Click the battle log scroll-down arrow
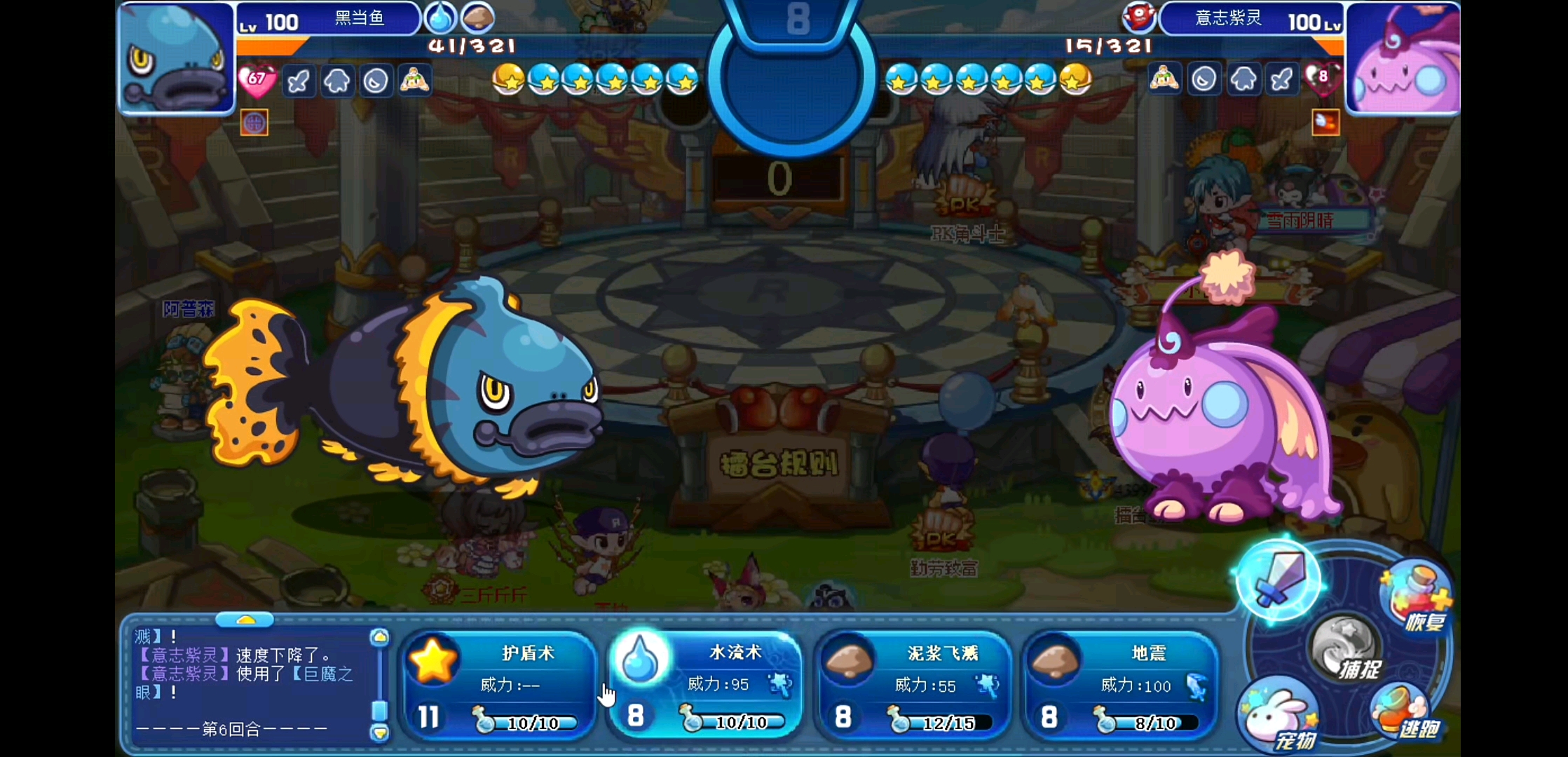The image size is (1568, 757). pos(379,733)
